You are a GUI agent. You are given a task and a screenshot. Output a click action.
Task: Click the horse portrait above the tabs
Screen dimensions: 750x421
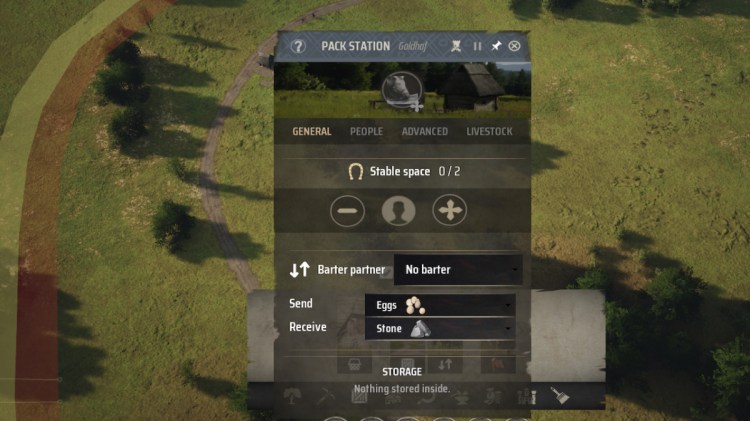coord(400,90)
